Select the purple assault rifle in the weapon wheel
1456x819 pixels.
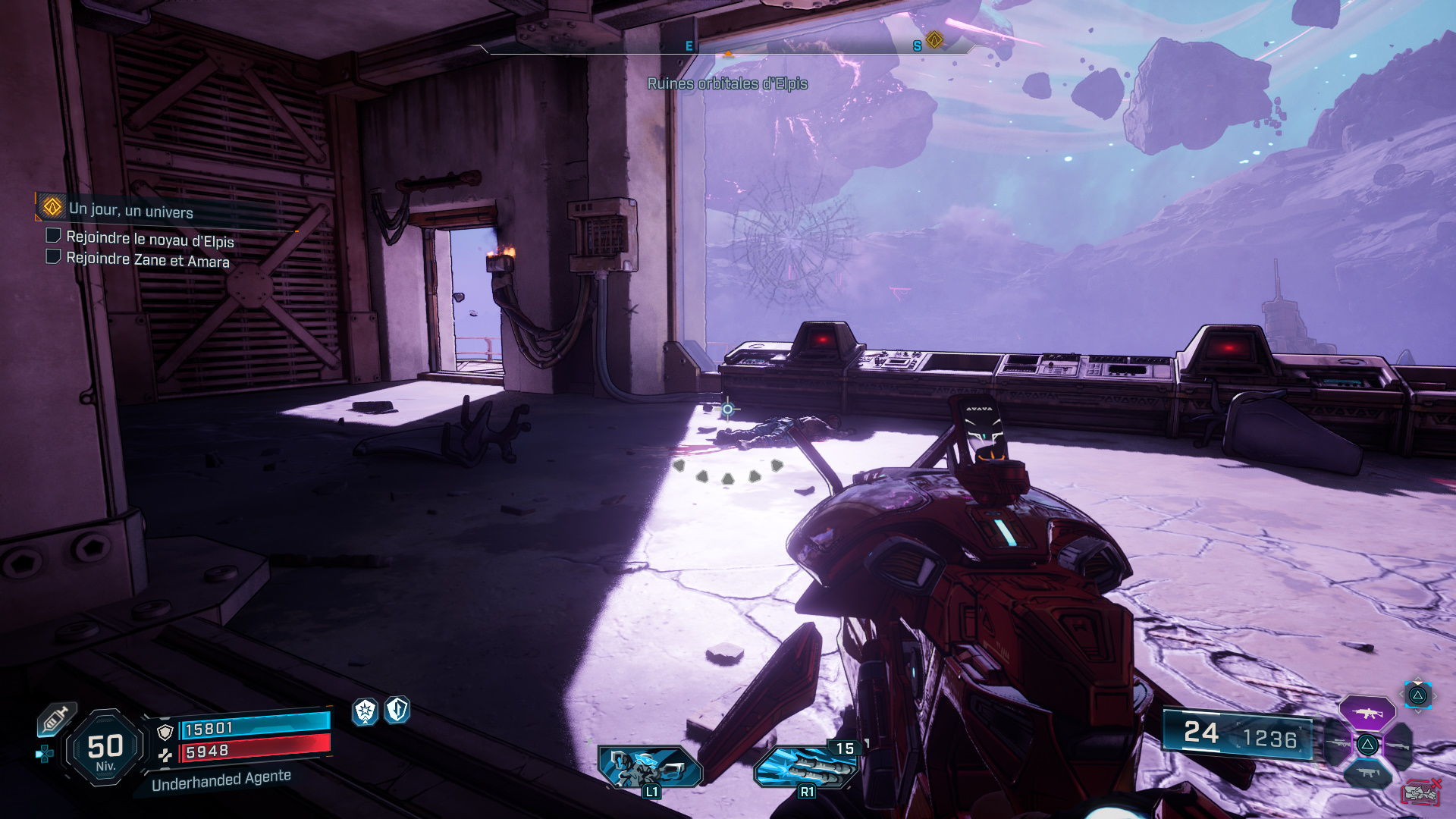pyautogui.click(x=1367, y=714)
